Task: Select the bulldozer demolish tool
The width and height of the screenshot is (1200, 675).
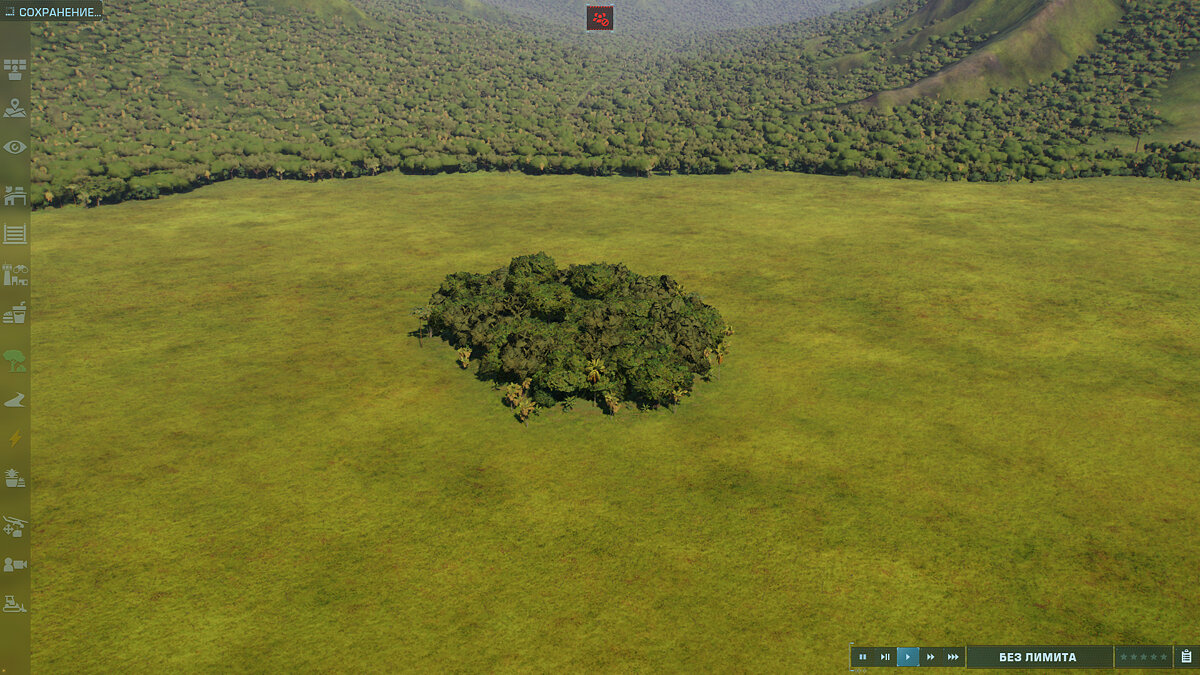Action: [x=15, y=604]
